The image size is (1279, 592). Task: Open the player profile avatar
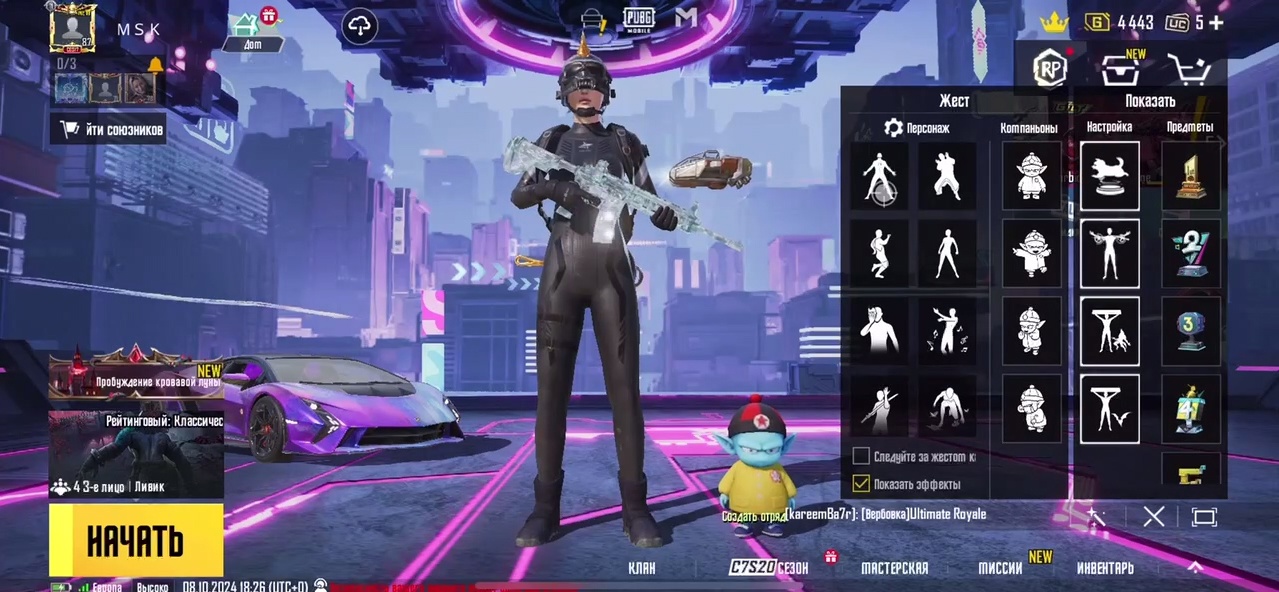pos(73,27)
